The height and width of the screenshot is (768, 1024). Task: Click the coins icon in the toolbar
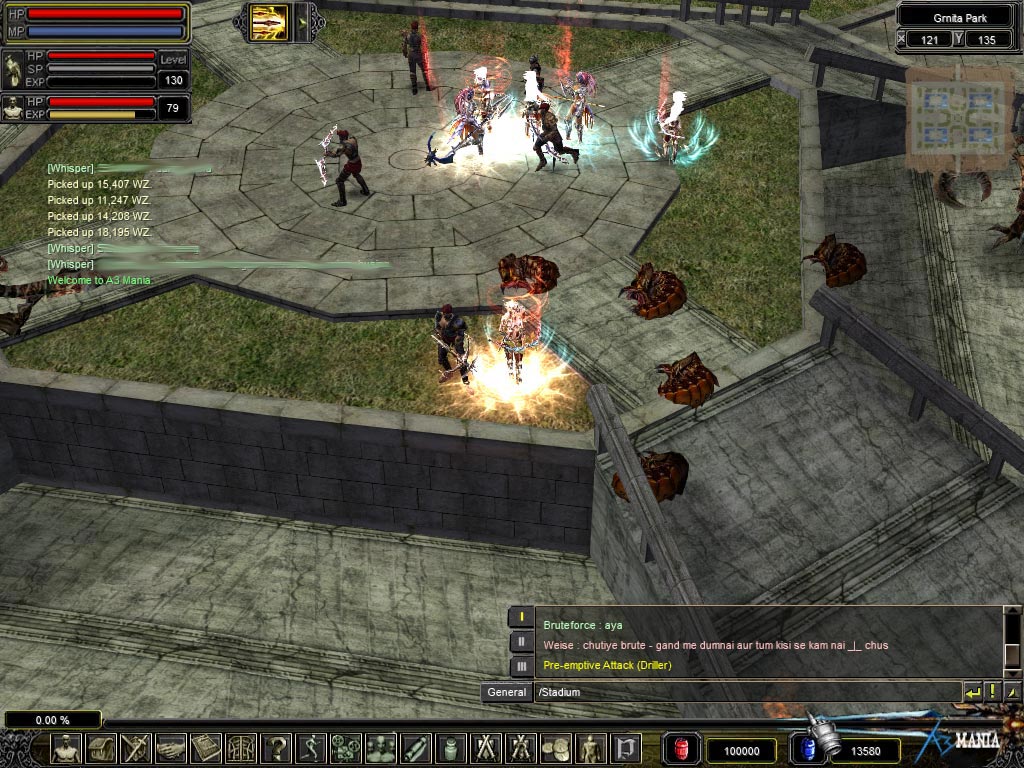point(556,748)
